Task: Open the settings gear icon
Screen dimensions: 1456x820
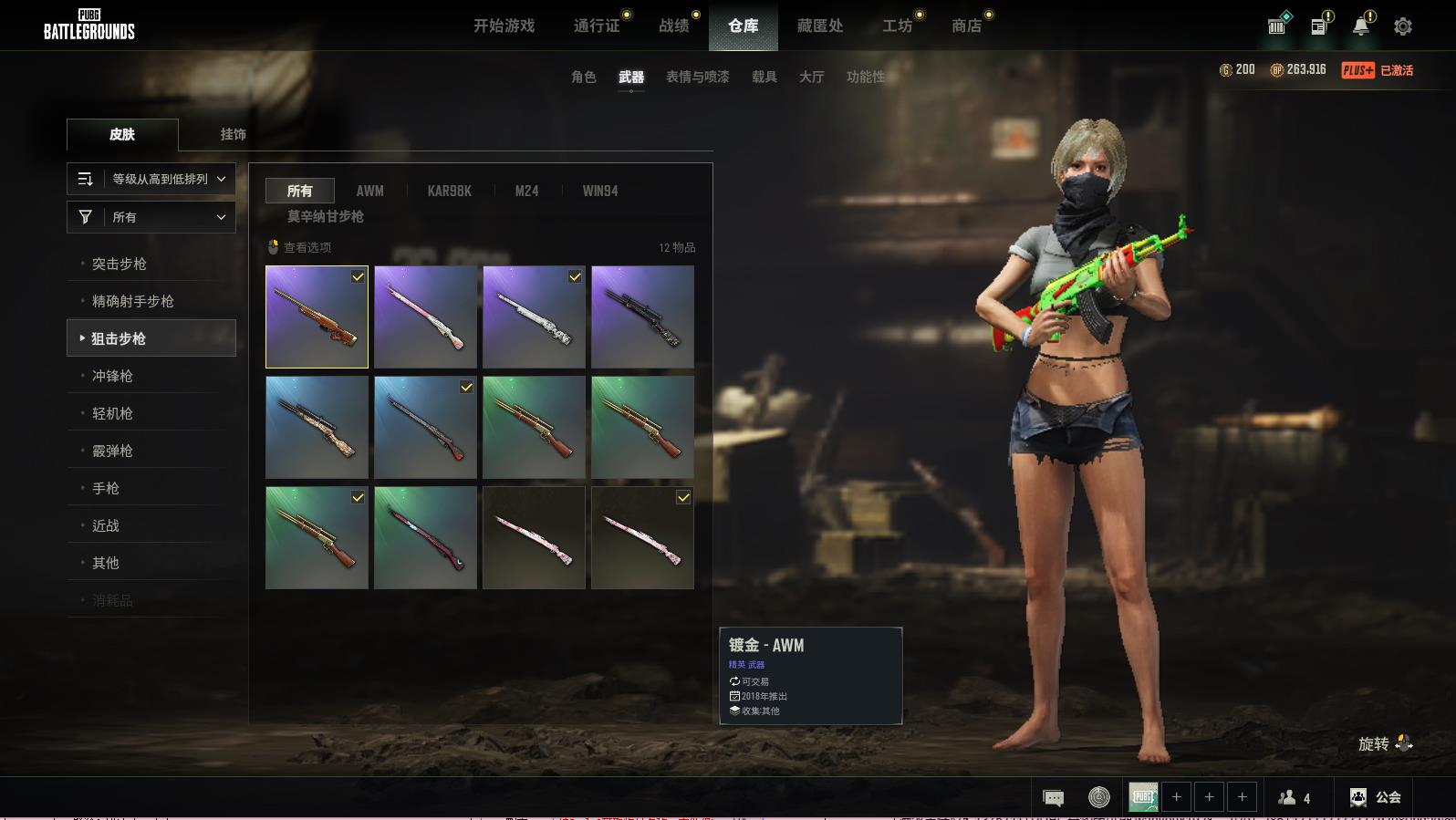Action: click(1402, 26)
